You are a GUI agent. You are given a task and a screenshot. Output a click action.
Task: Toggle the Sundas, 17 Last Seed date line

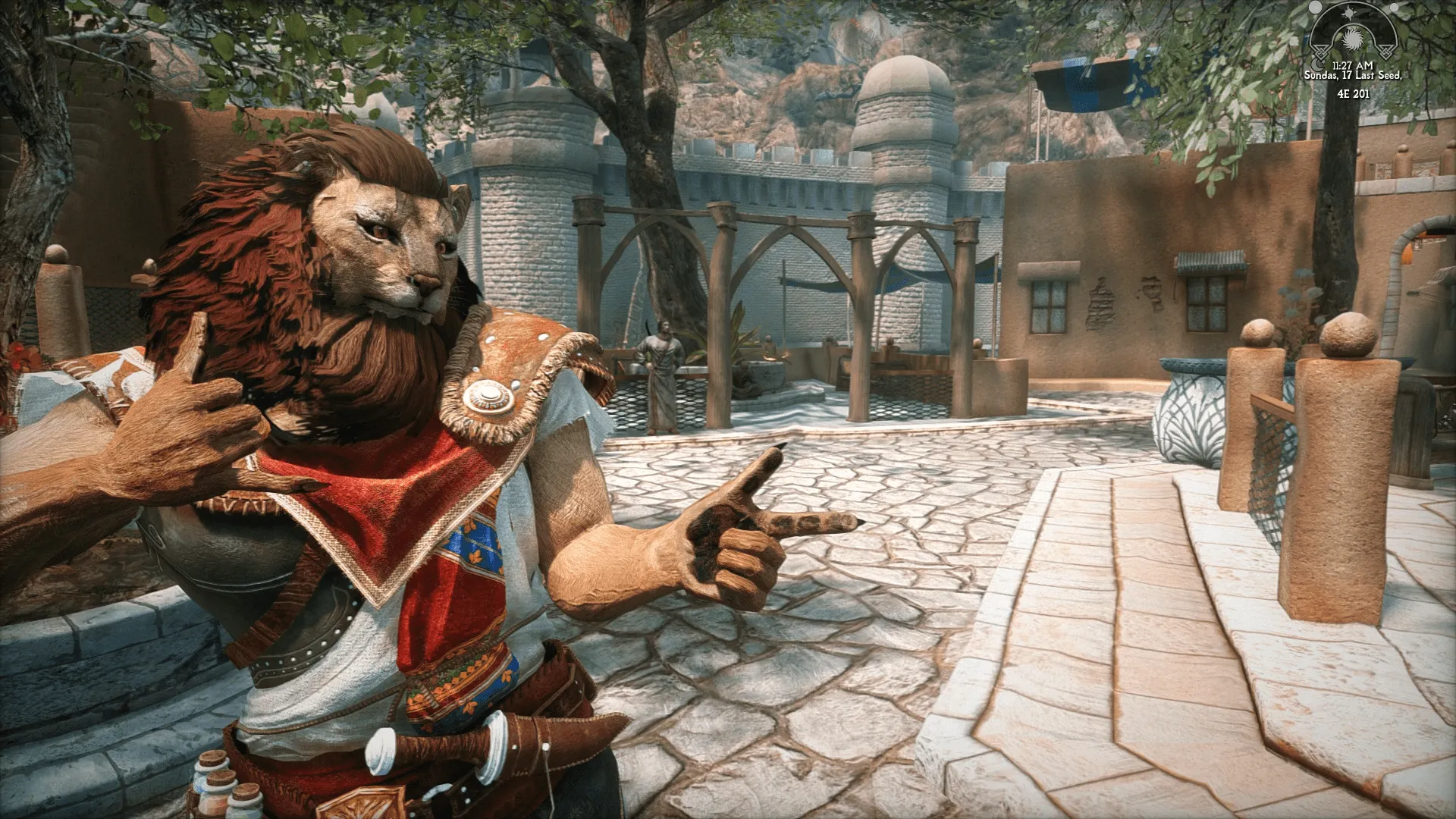click(x=1354, y=75)
